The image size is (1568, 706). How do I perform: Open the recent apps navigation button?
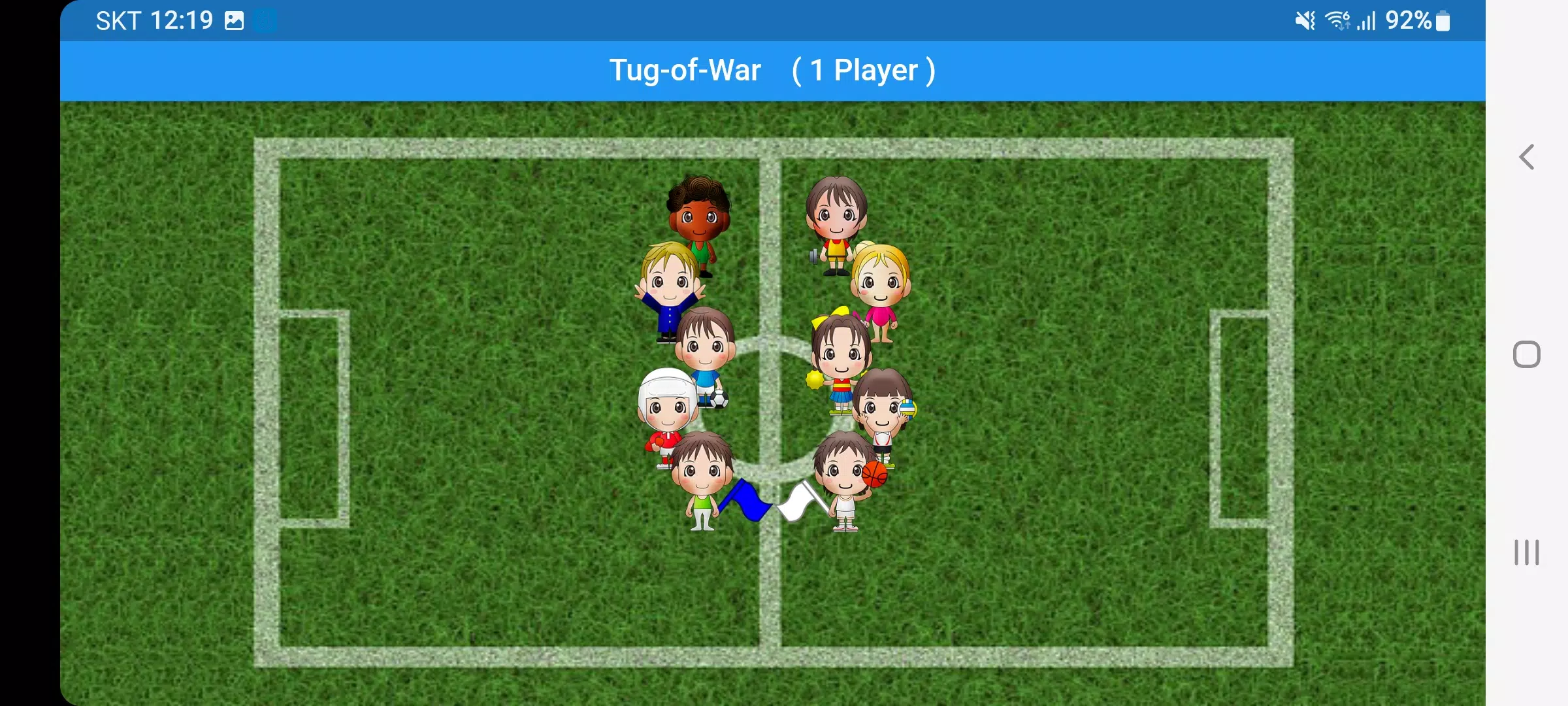point(1526,552)
